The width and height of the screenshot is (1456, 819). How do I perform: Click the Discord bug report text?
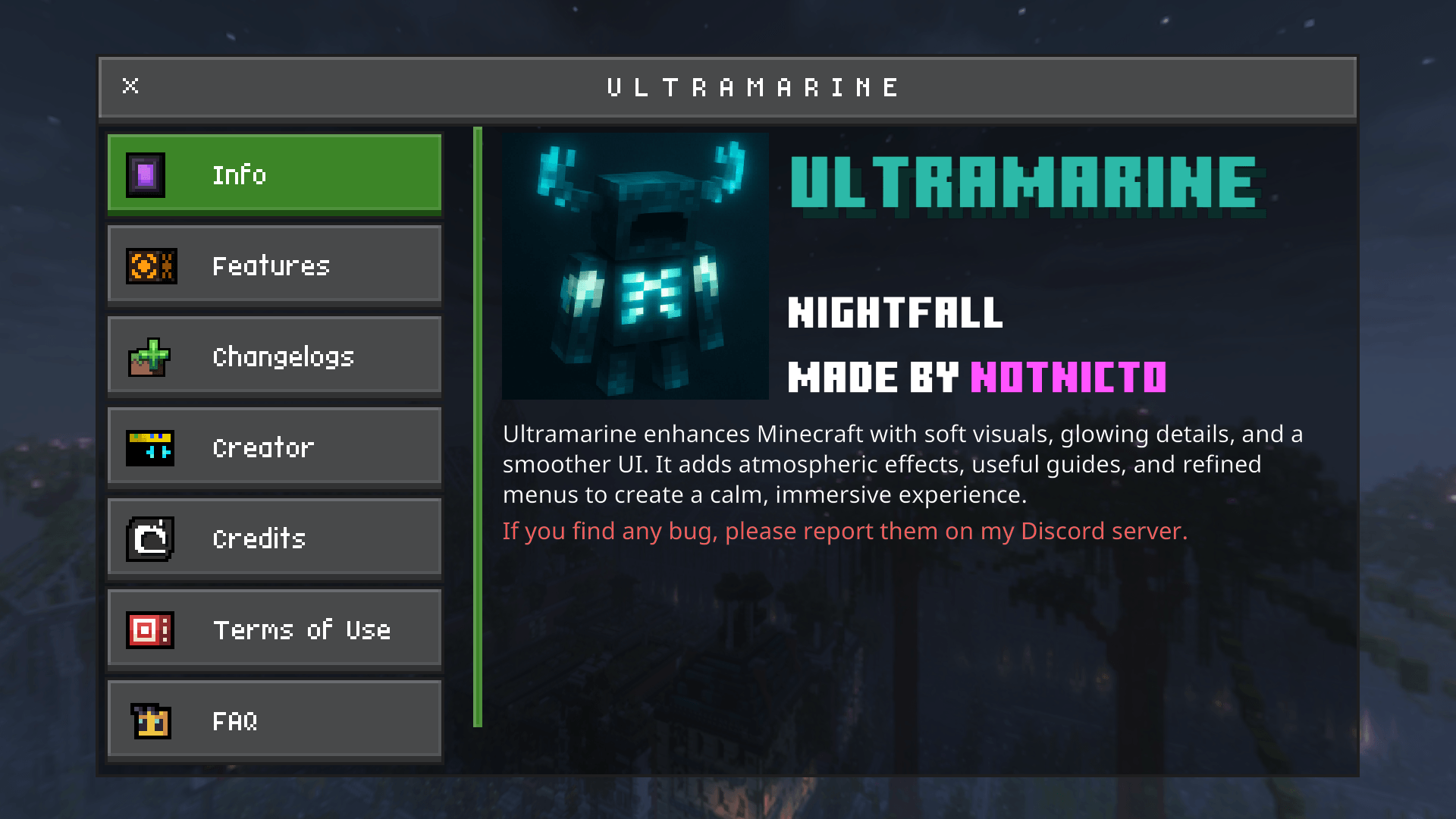coord(846,531)
